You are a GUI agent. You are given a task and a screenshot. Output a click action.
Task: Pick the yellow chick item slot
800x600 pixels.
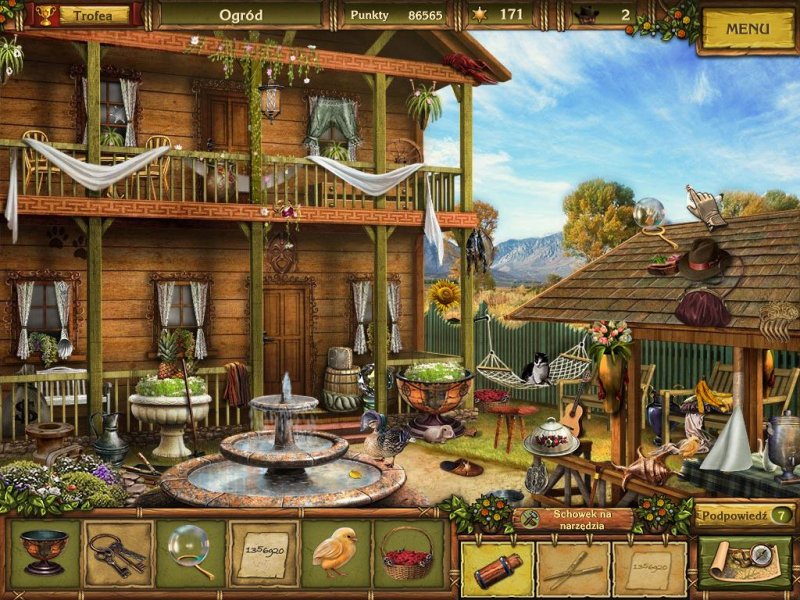click(x=335, y=553)
